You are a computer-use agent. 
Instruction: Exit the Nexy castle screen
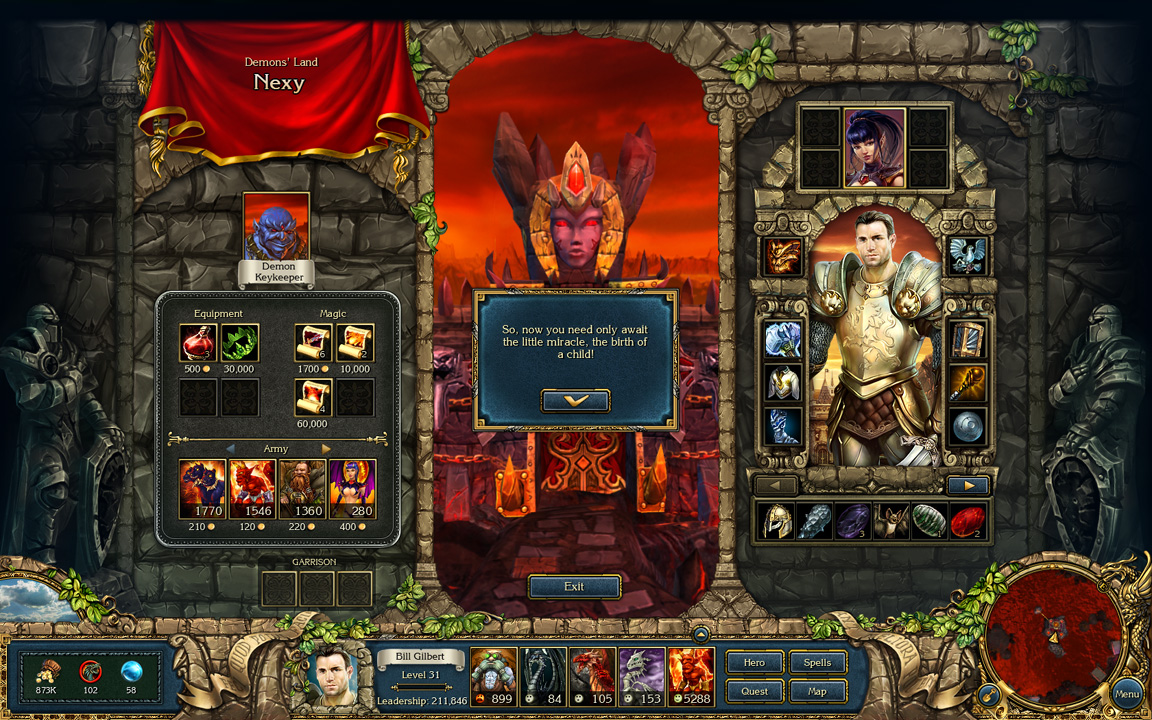(x=574, y=587)
